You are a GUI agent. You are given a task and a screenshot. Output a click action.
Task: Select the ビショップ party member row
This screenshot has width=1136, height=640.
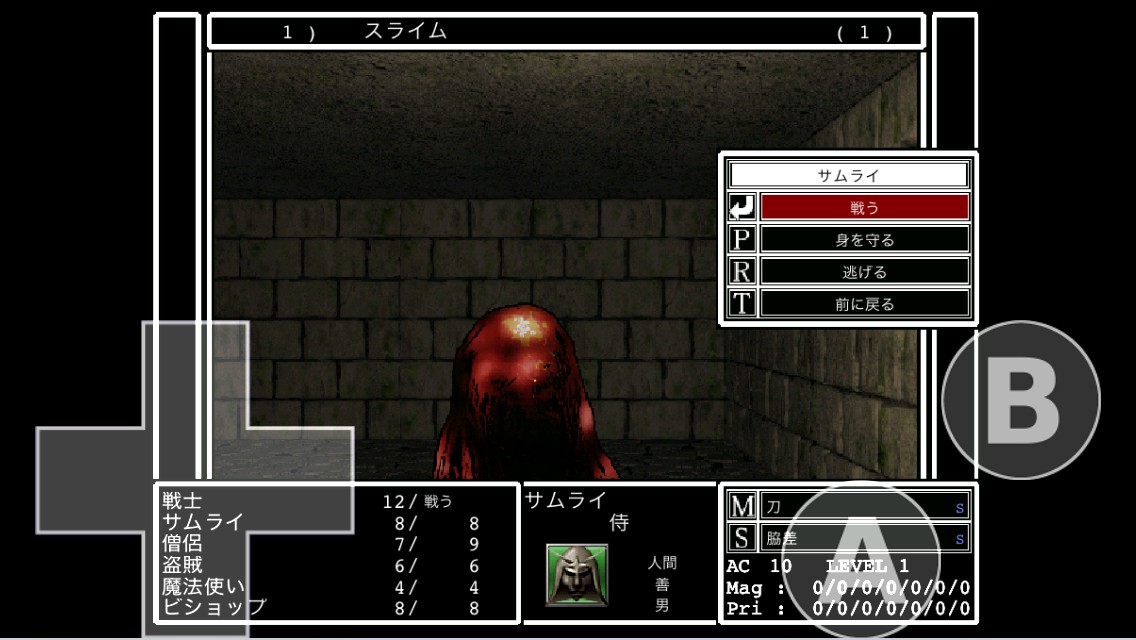click(x=320, y=608)
